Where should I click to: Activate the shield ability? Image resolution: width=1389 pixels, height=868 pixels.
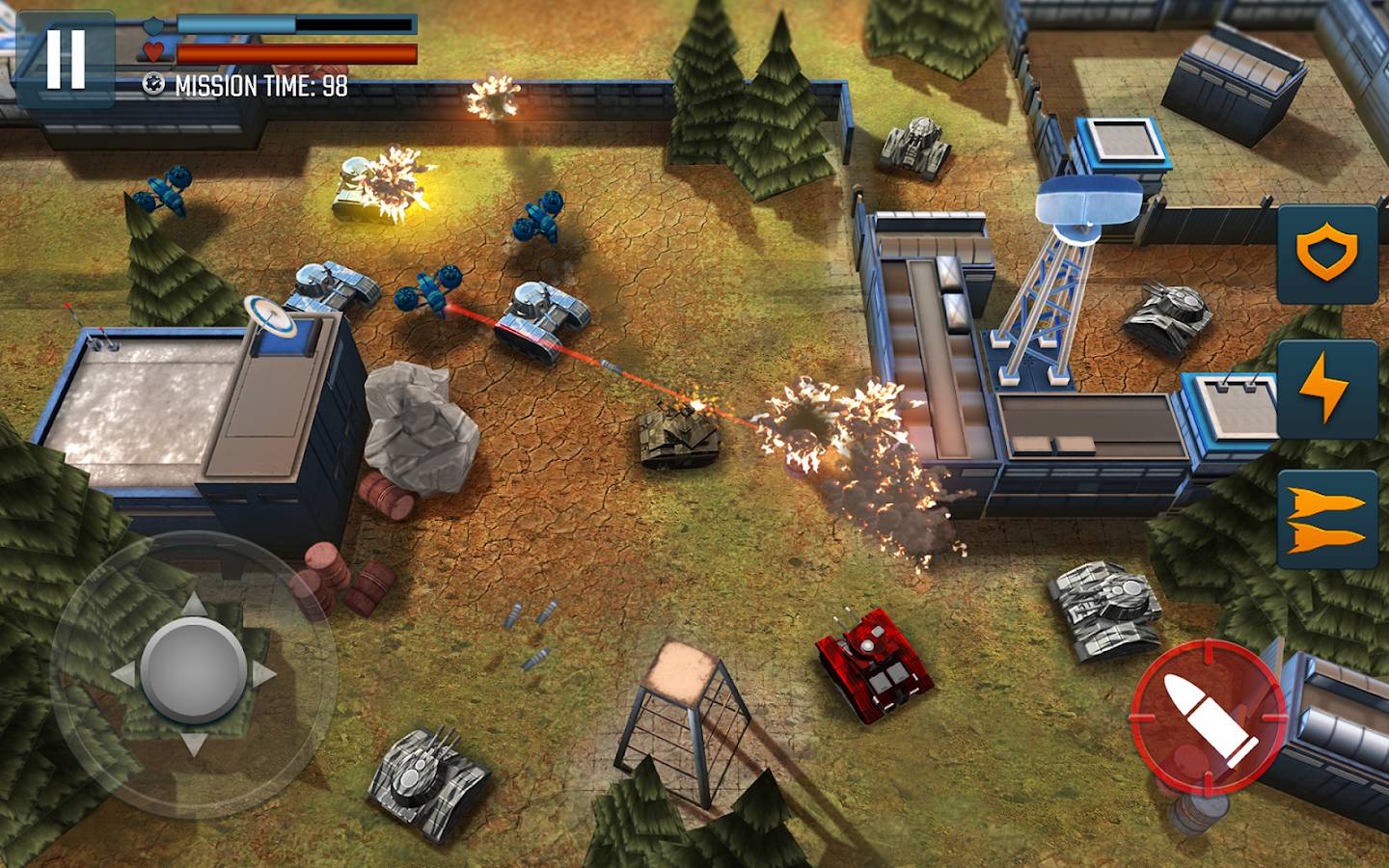(x=1327, y=255)
